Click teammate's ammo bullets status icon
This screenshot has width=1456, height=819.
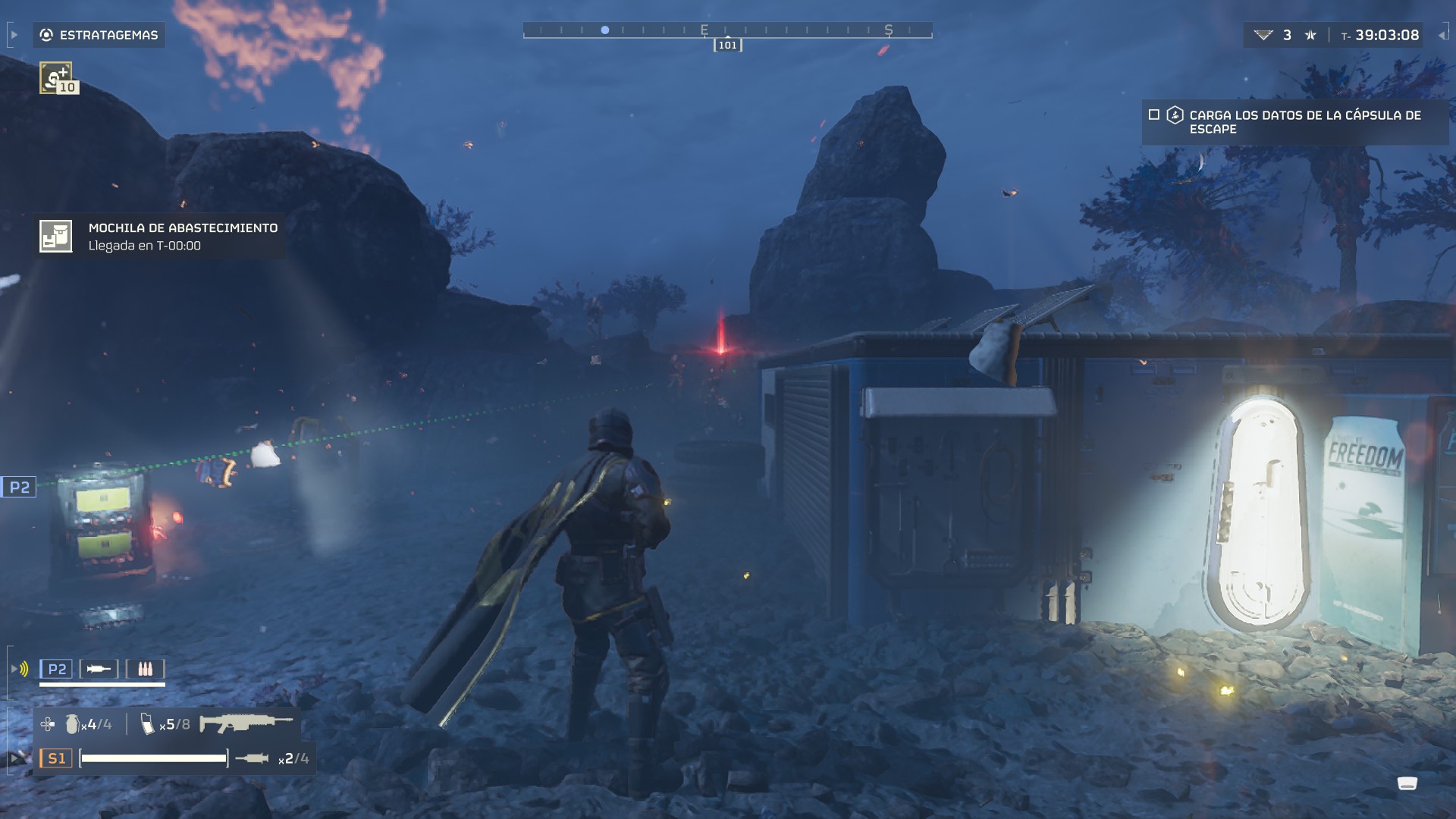pyautogui.click(x=145, y=669)
